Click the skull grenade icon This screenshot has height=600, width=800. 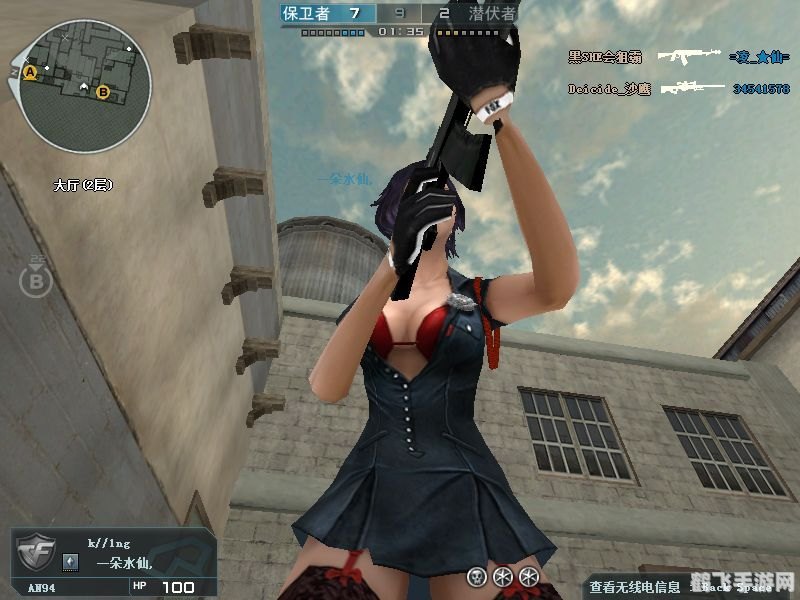tap(477, 577)
